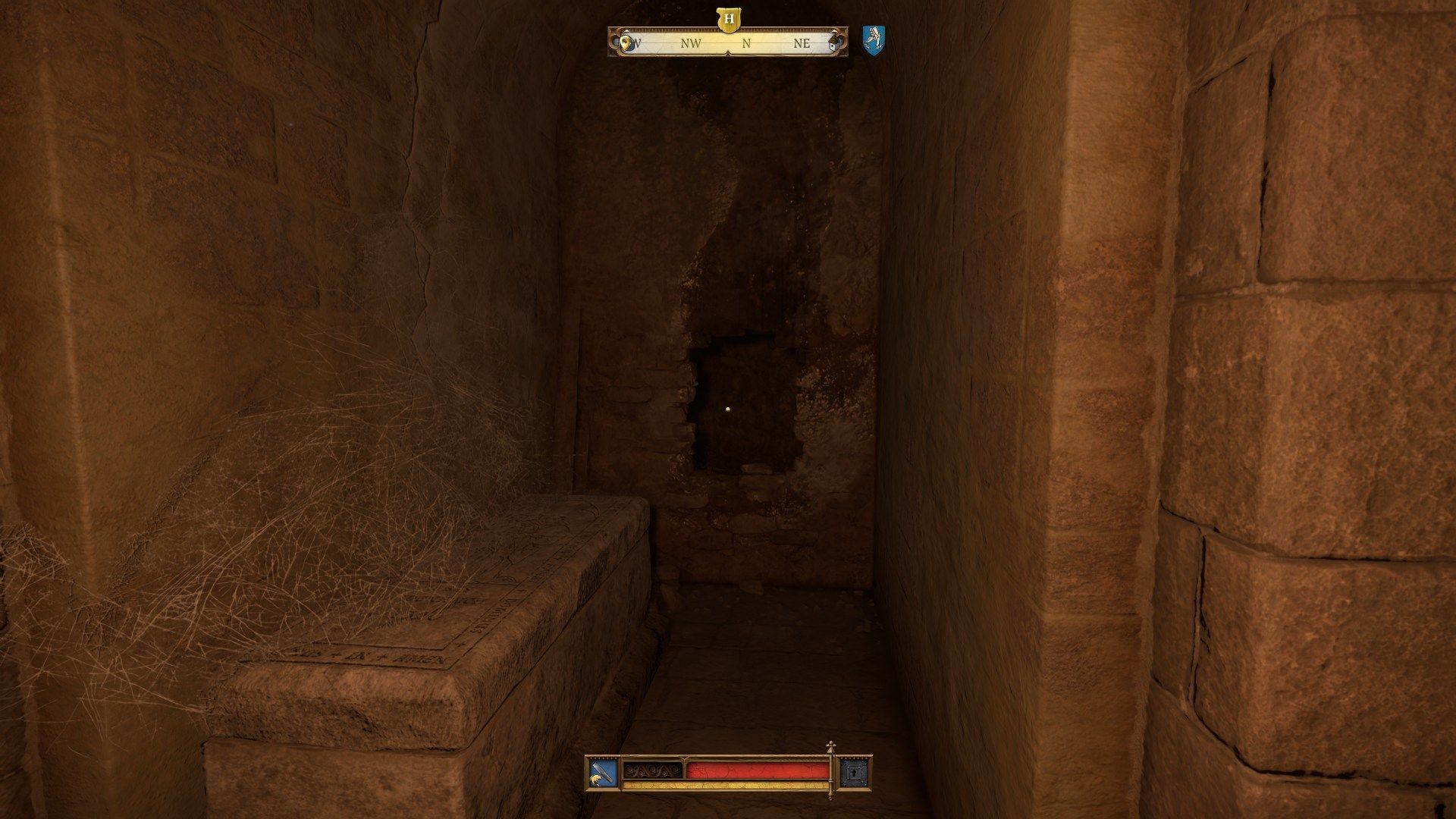Click the keyhole lock icon in the bottom bar
The image size is (1456, 819).
click(x=854, y=772)
